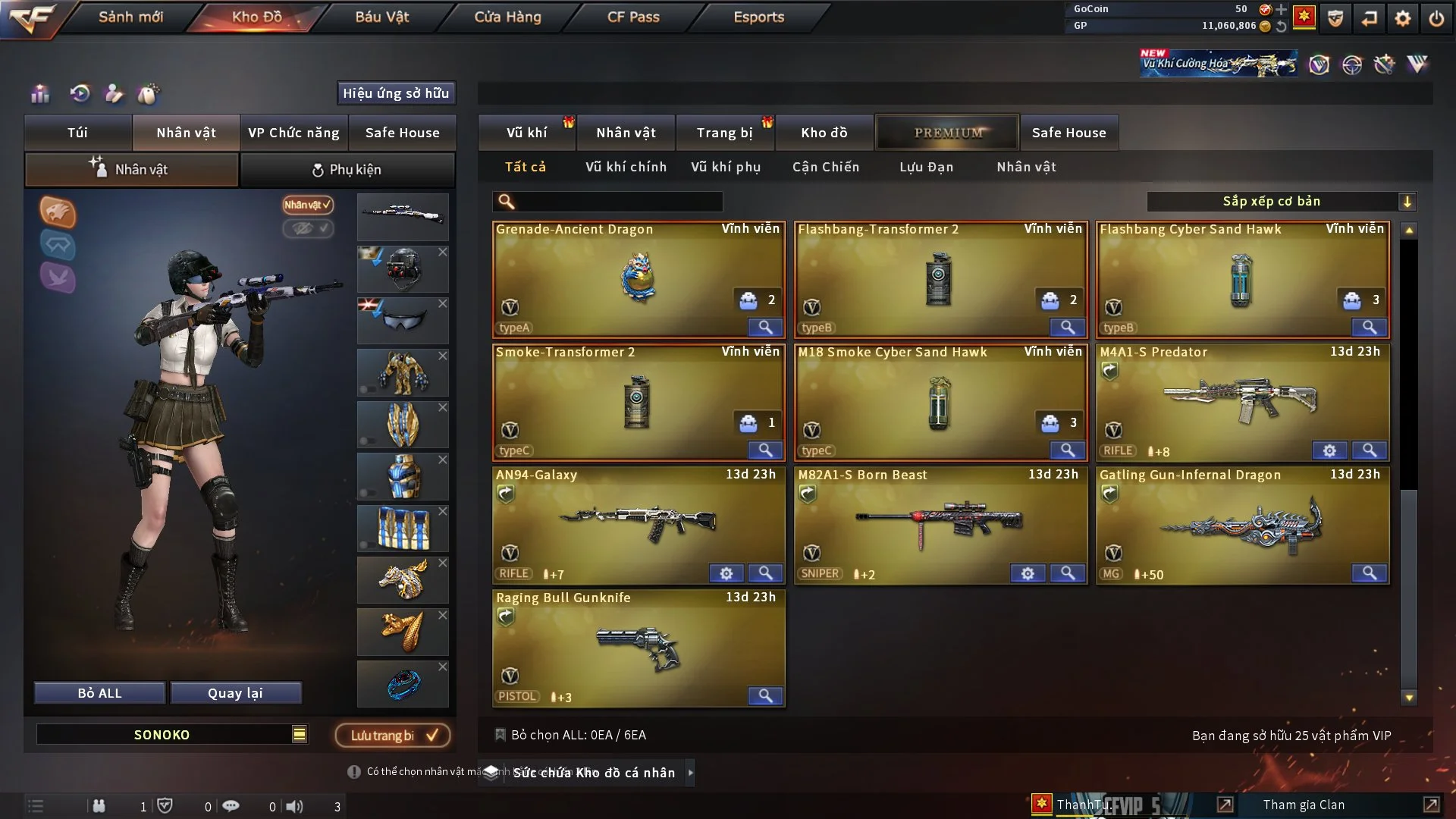This screenshot has height=819, width=1456.
Task: Open settings gear on AN94-Galaxy card
Action: click(x=726, y=573)
